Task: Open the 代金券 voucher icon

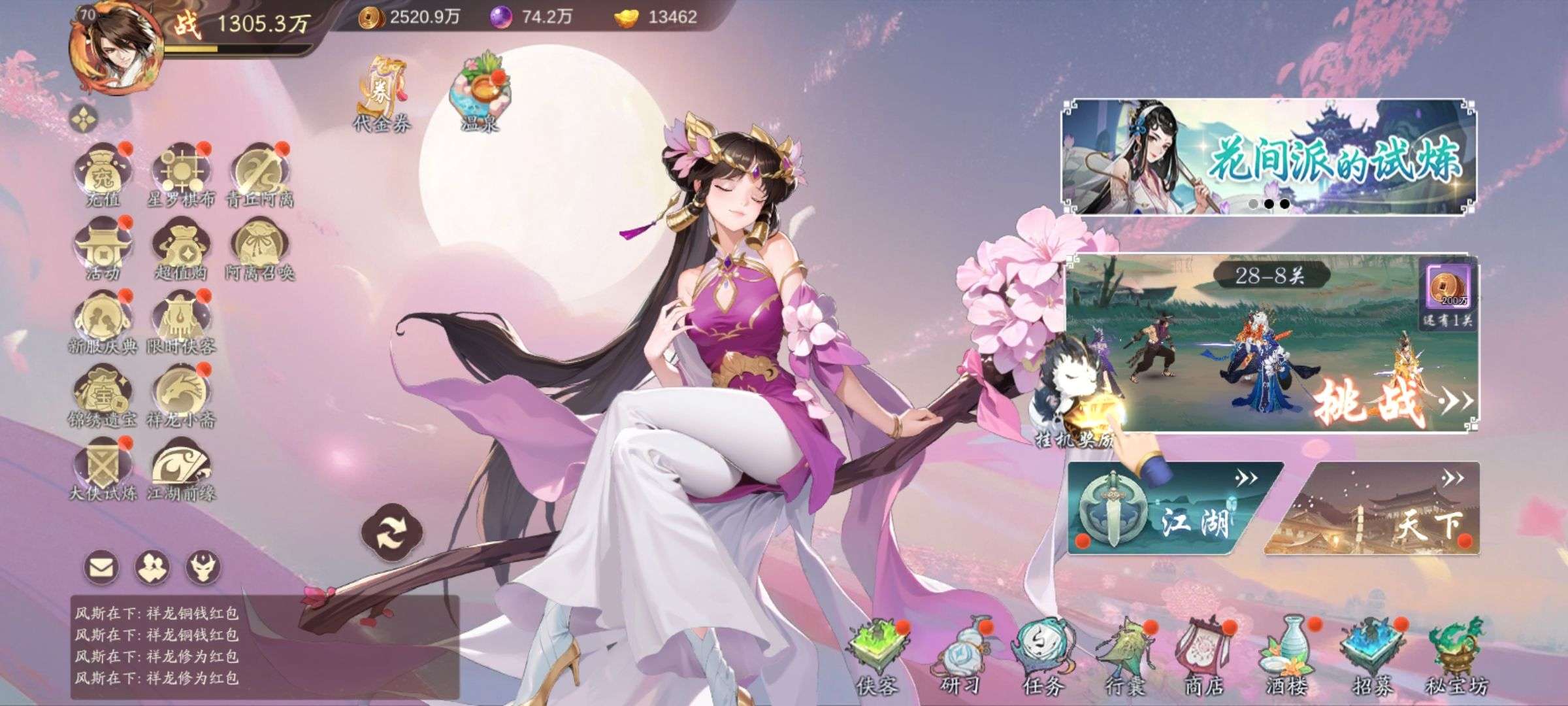Action: pos(382,95)
